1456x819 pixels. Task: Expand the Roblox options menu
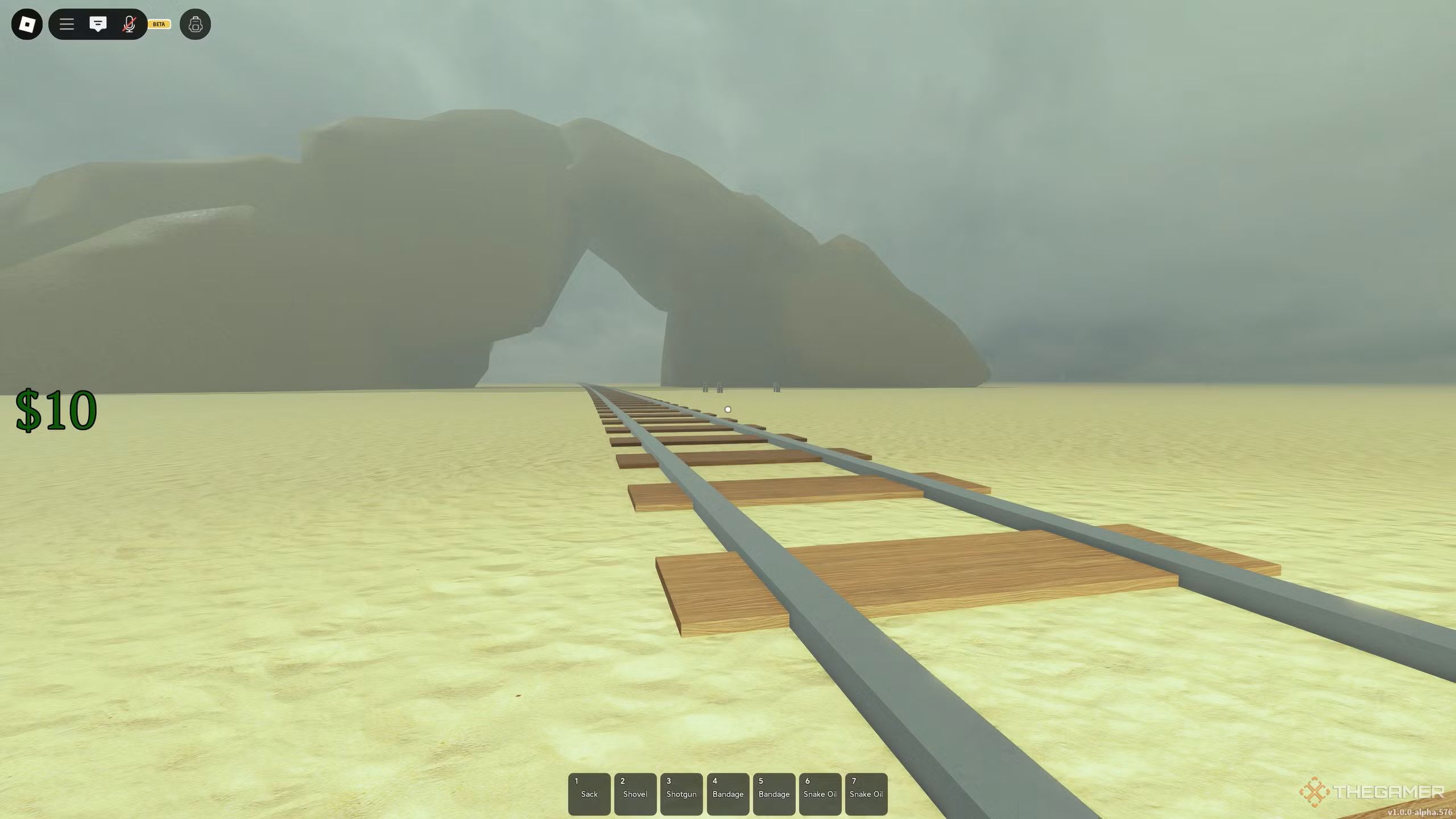pyautogui.click(x=66, y=24)
